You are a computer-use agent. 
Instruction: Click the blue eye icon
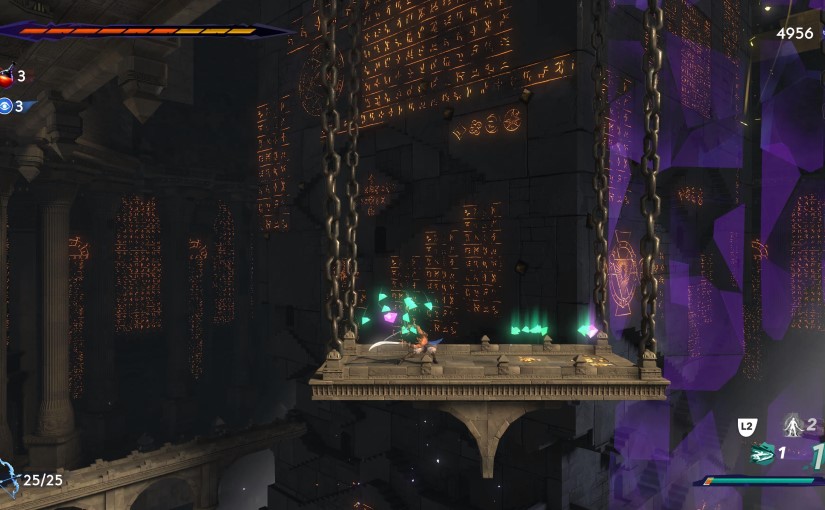point(6,106)
